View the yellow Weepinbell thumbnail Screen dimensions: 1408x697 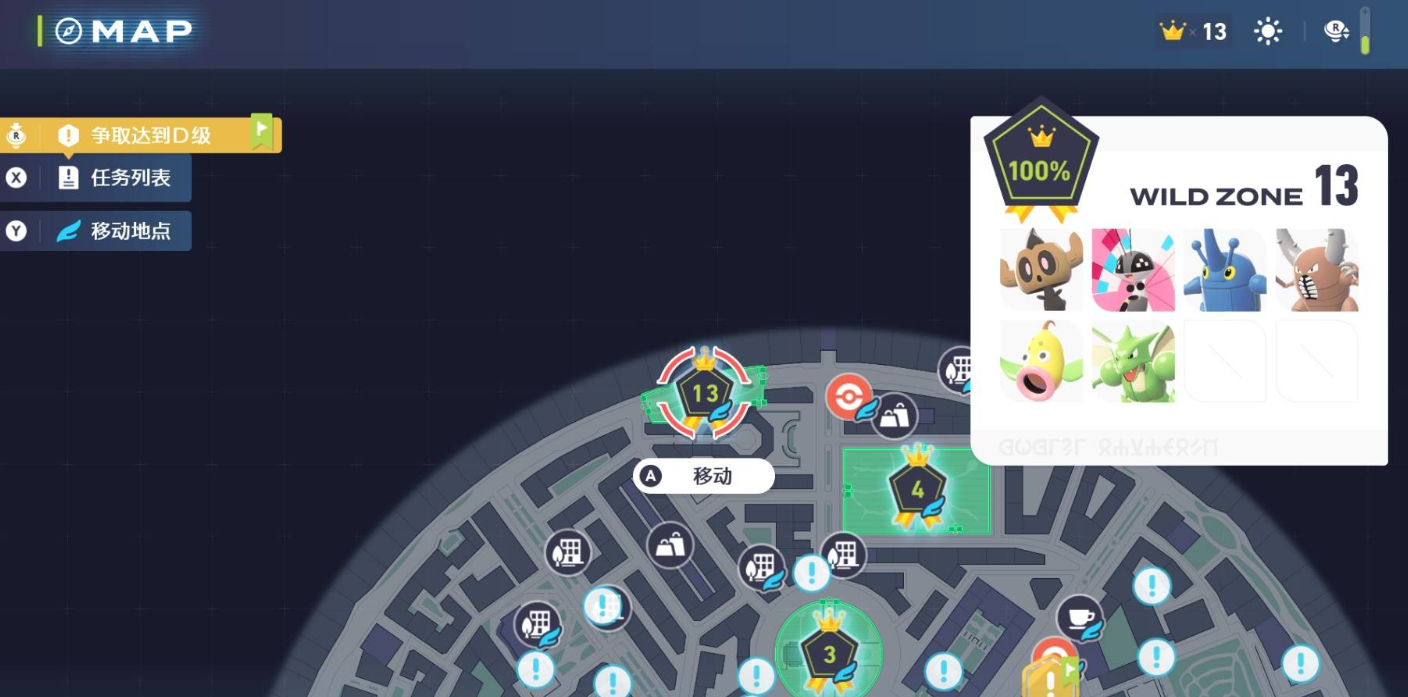1041,361
